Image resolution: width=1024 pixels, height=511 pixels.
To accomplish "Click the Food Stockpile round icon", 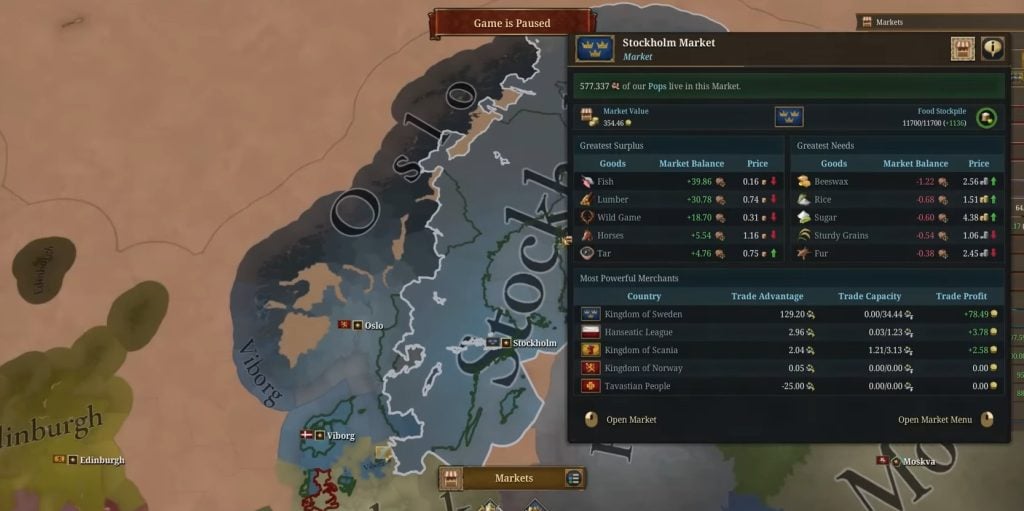I will 987,117.
